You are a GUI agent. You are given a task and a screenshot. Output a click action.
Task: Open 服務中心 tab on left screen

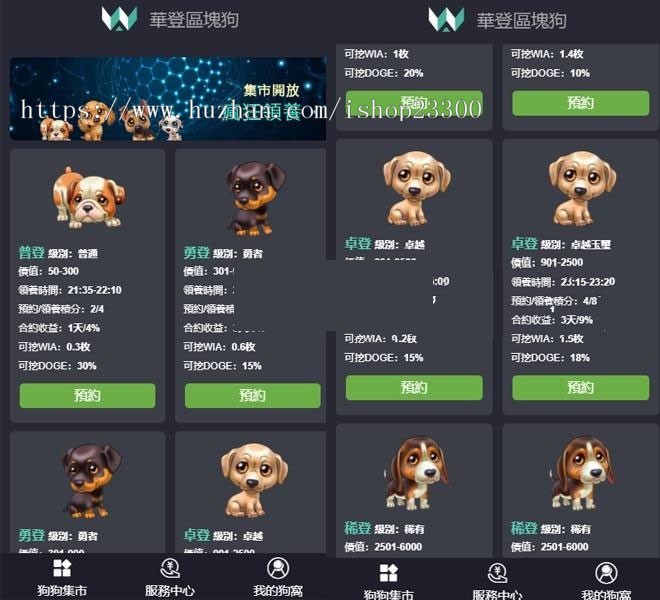tap(170, 577)
